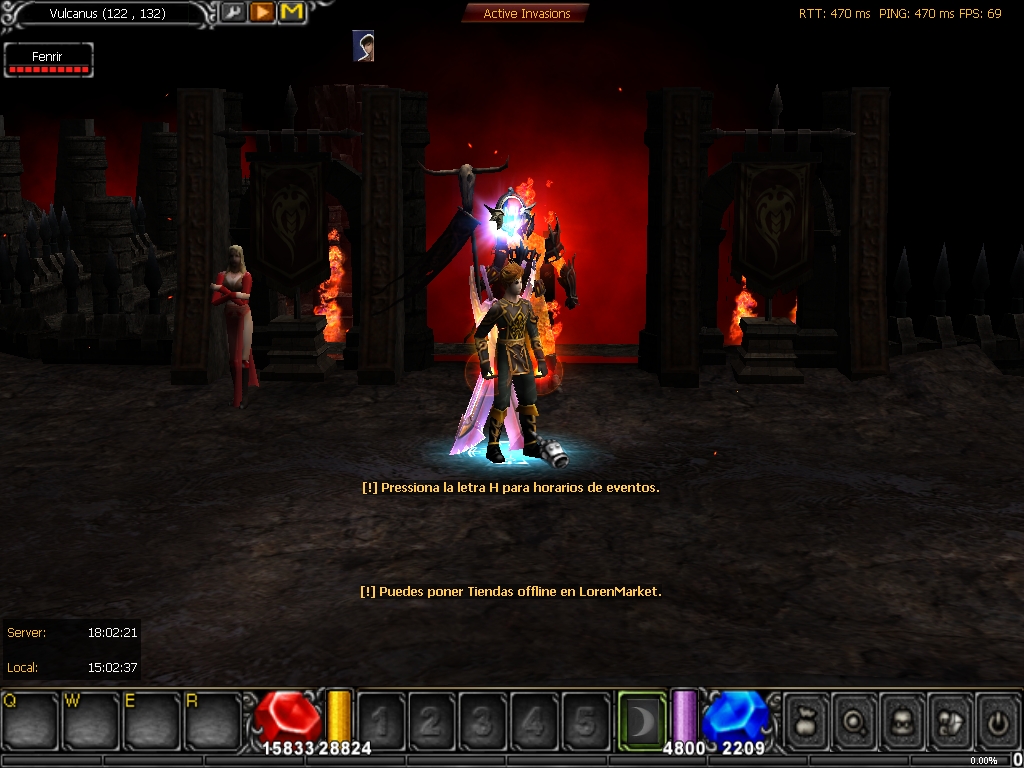
Task: Select the character portrait icon
Action: pos(364,46)
